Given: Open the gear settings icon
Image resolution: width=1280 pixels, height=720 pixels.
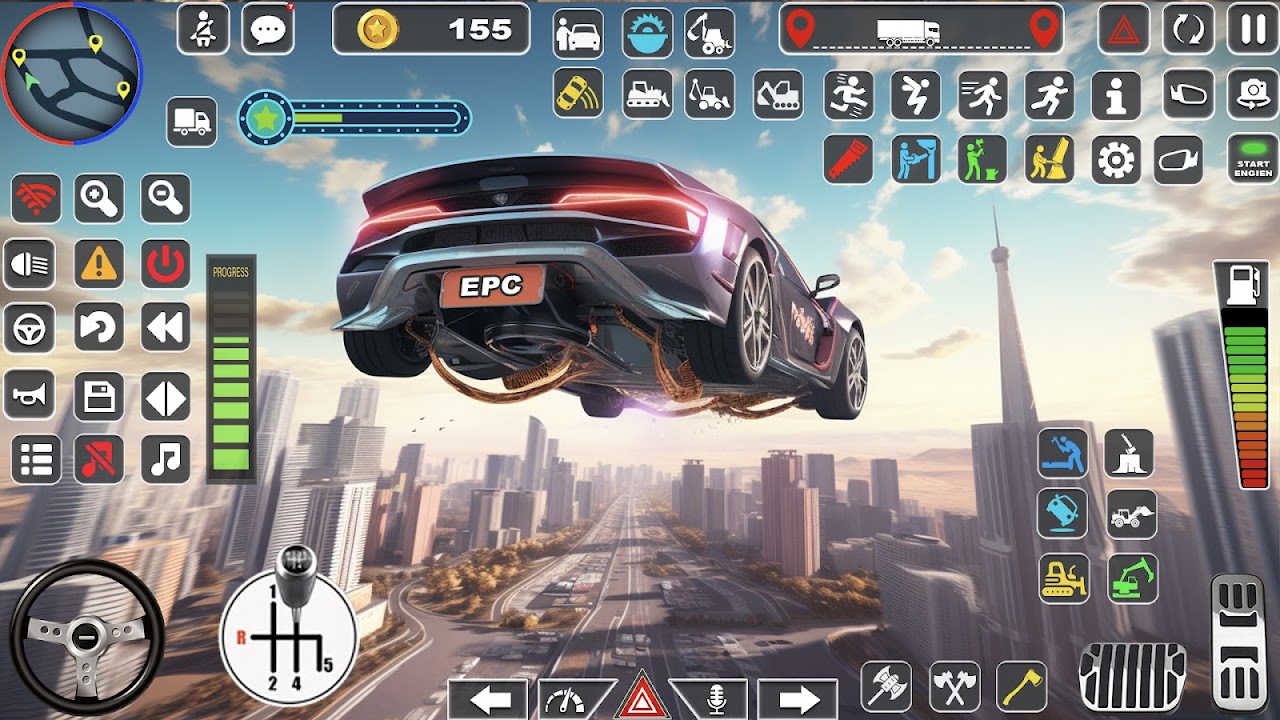Looking at the screenshot, I should click(x=1116, y=160).
